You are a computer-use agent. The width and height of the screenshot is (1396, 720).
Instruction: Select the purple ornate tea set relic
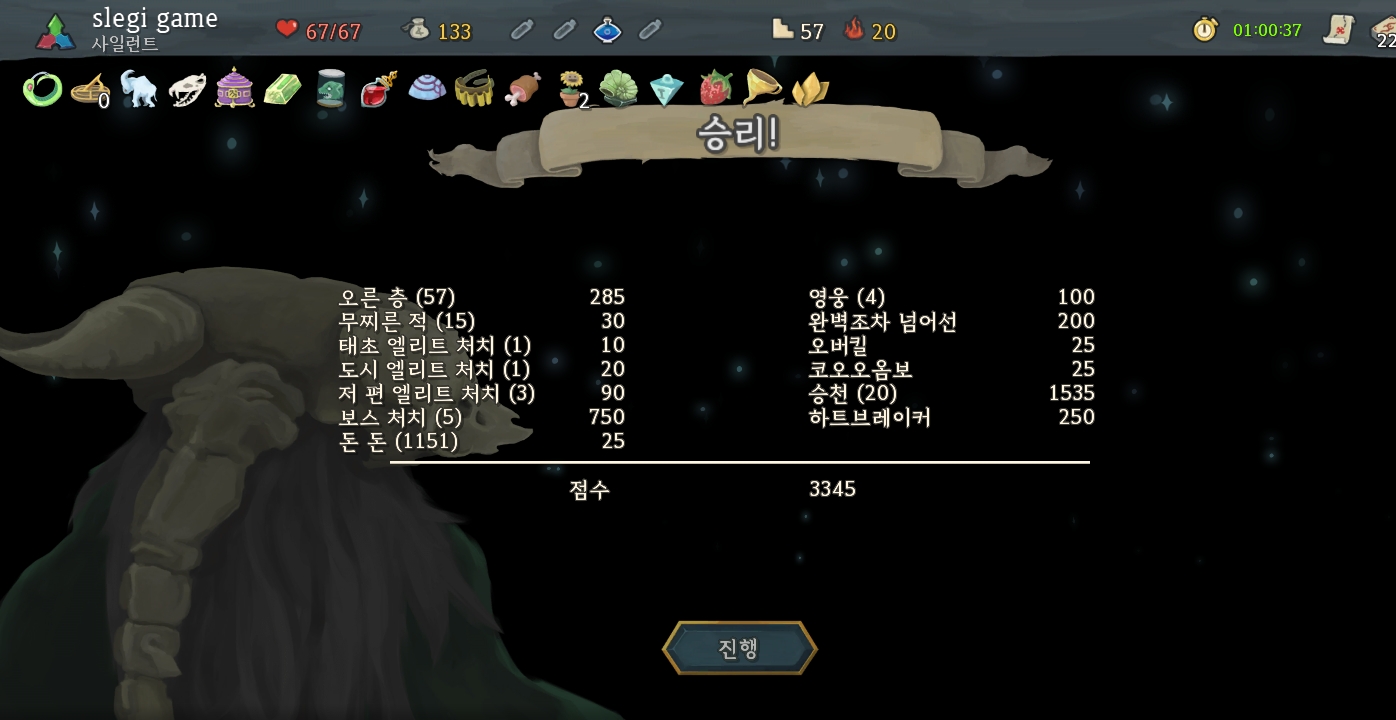click(234, 89)
